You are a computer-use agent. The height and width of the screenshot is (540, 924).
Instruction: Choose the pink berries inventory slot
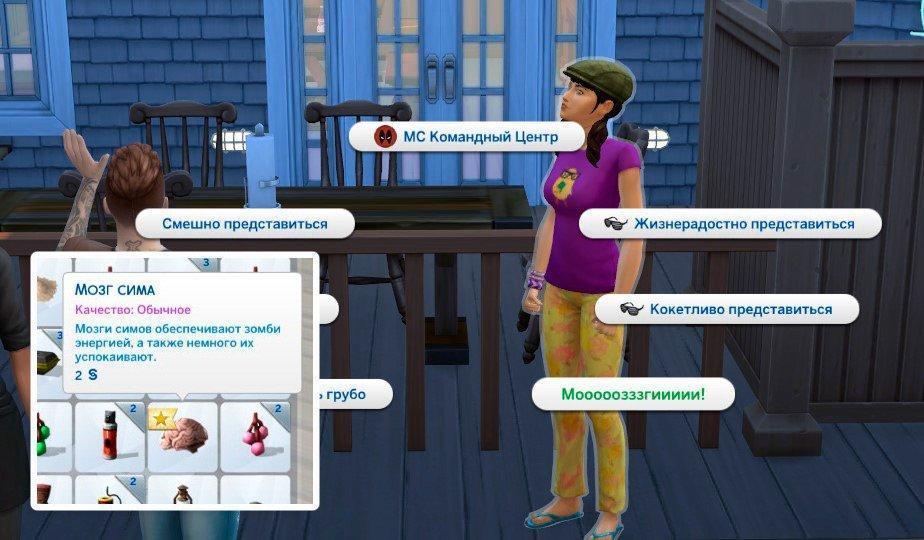(256, 434)
